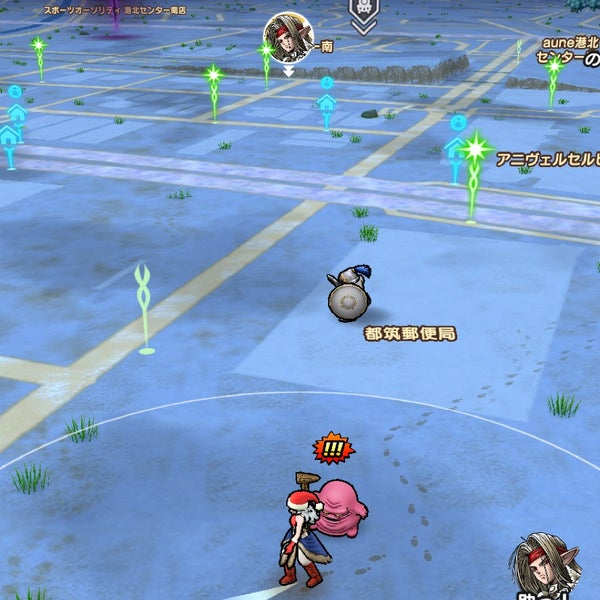Image resolution: width=600 pixels, height=600 pixels.
Task: Tap the red !!! encounter alert bubble
Action: pos(333,449)
